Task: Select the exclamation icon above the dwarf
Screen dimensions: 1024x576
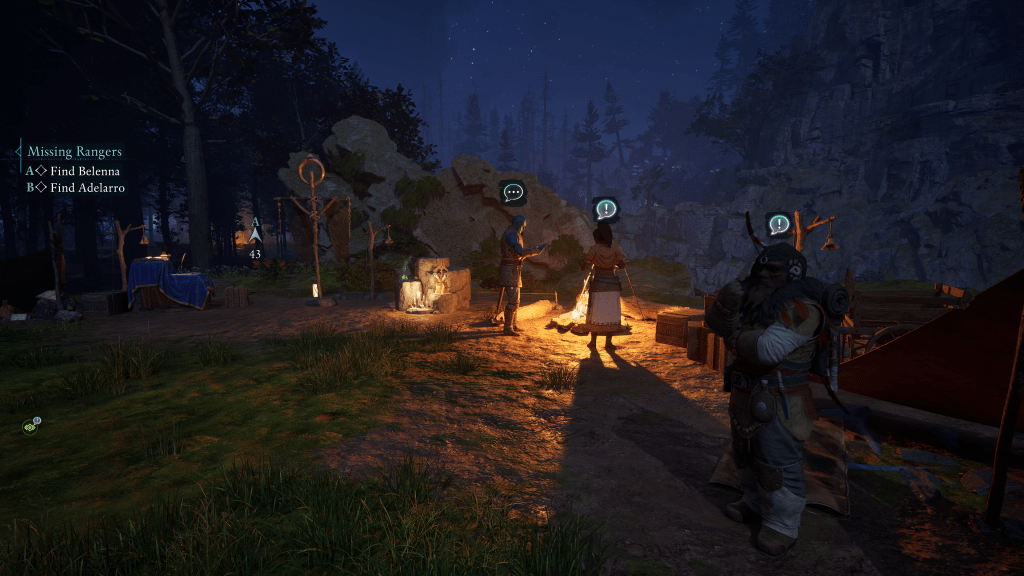Action: point(779,224)
